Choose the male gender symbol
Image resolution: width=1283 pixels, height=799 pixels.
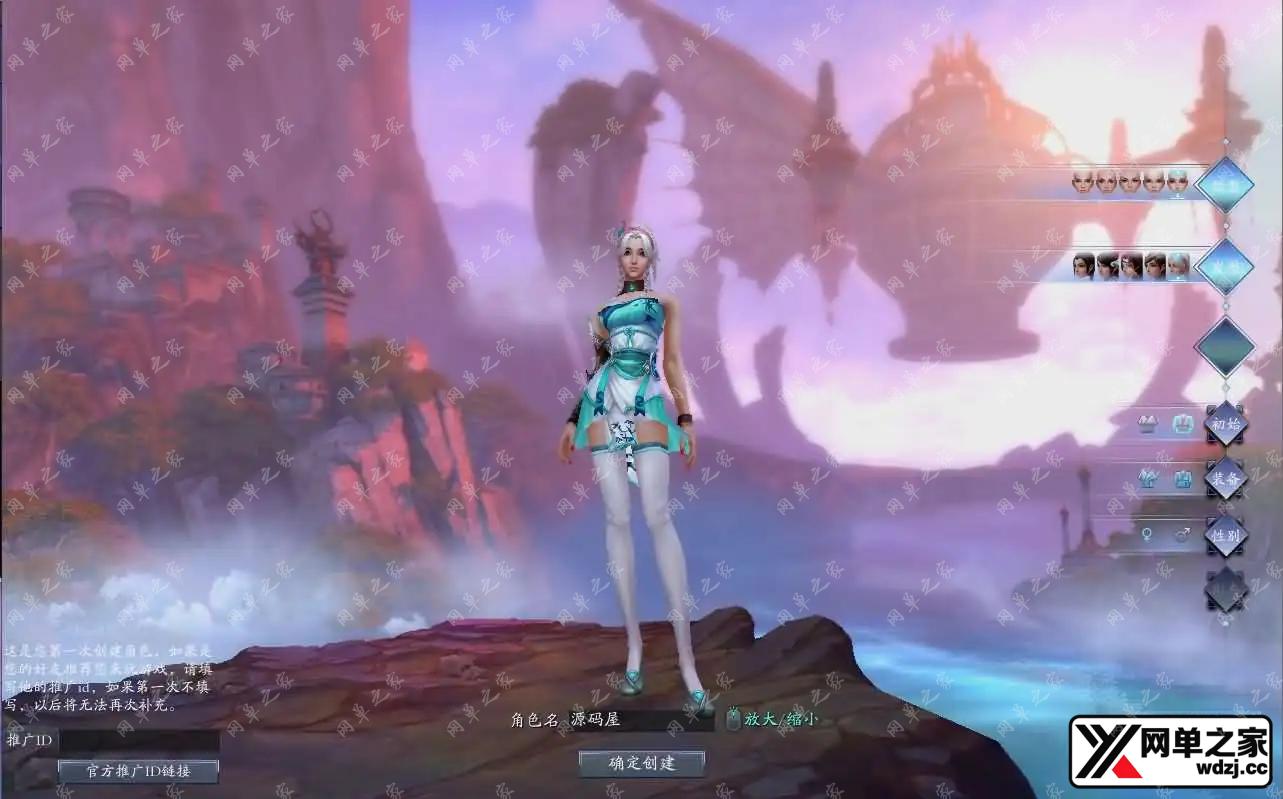click(x=1181, y=535)
